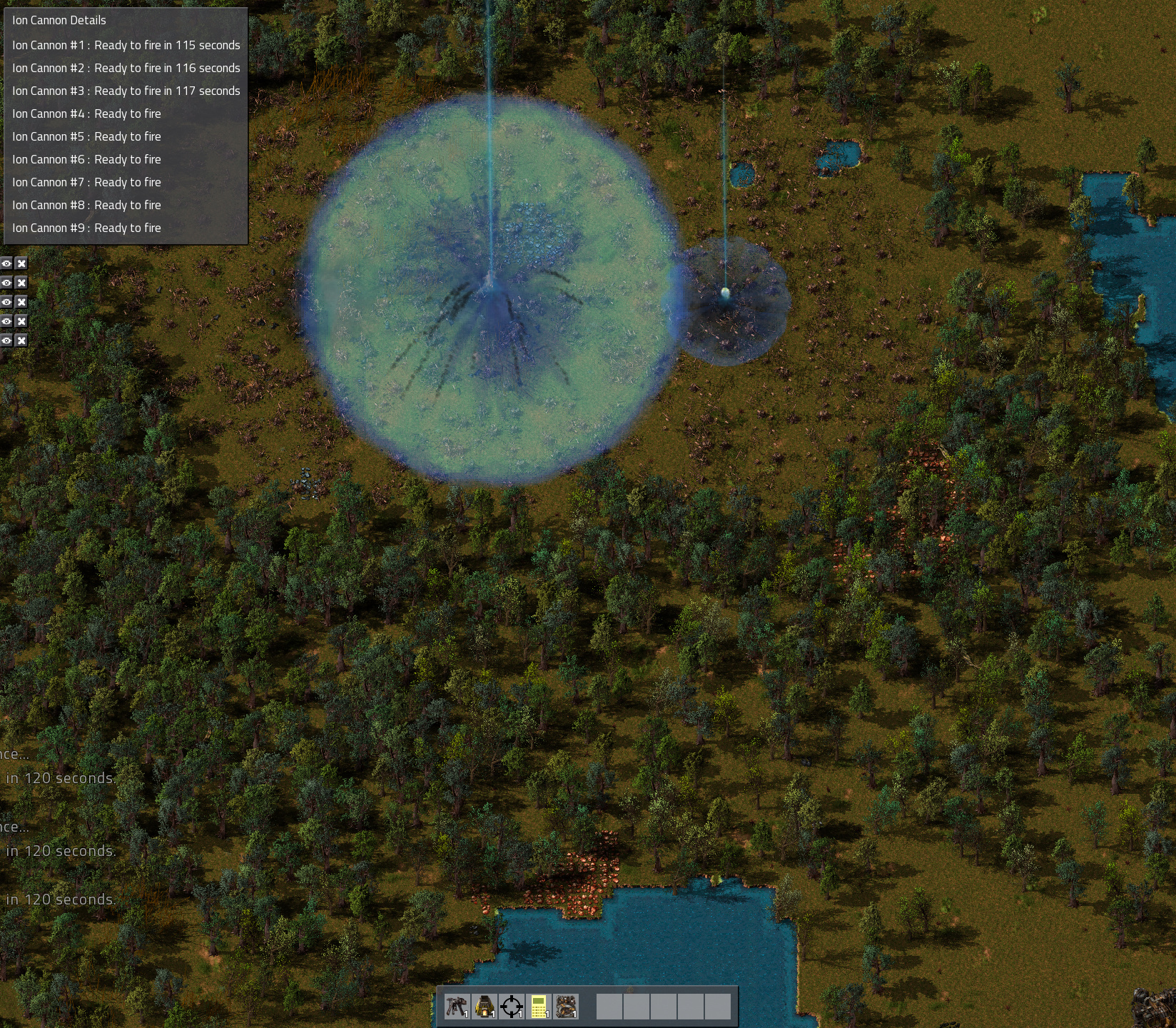Screen dimensions: 1176x1028
Task: Select the tangled scrap metal hotbar slot
Action: coord(566,1007)
